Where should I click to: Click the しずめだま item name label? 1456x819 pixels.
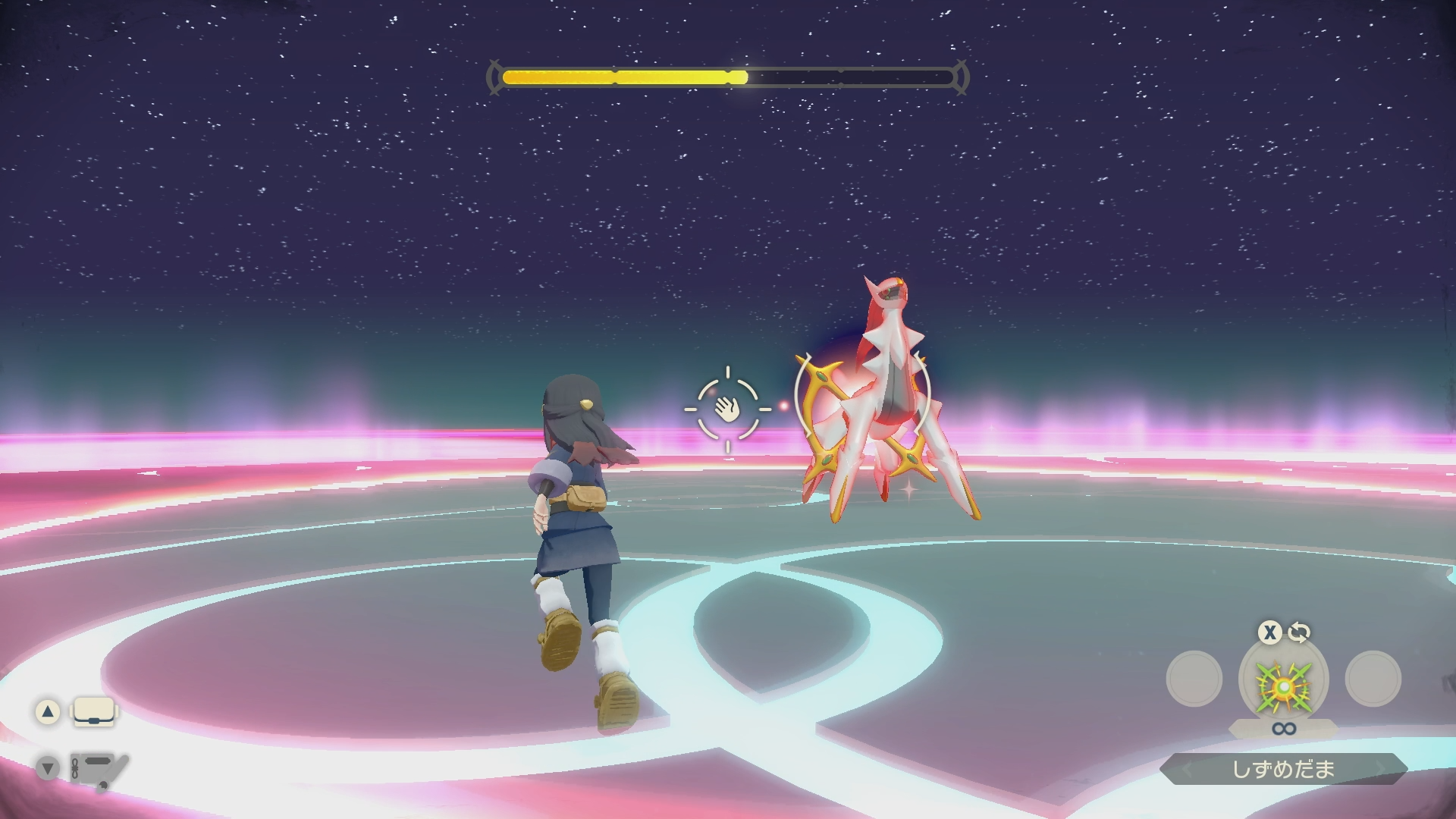click(x=1283, y=769)
